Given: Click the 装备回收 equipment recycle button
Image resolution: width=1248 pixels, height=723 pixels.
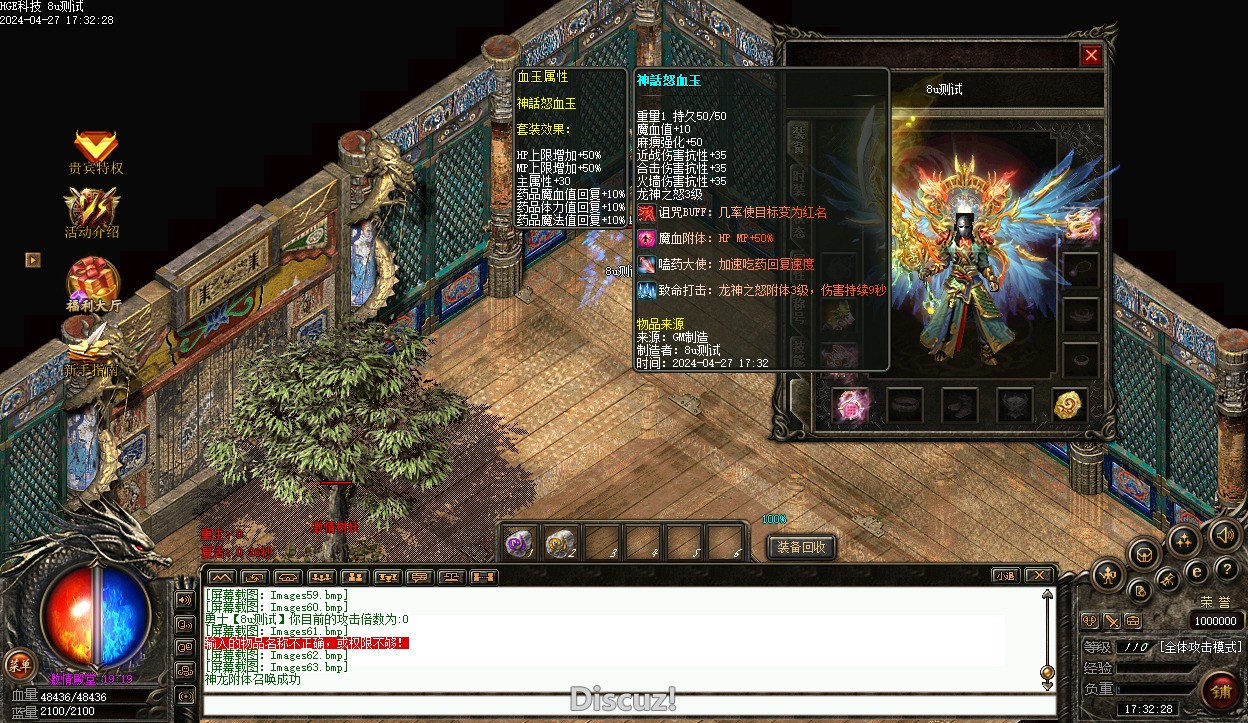Looking at the screenshot, I should click(x=801, y=547).
